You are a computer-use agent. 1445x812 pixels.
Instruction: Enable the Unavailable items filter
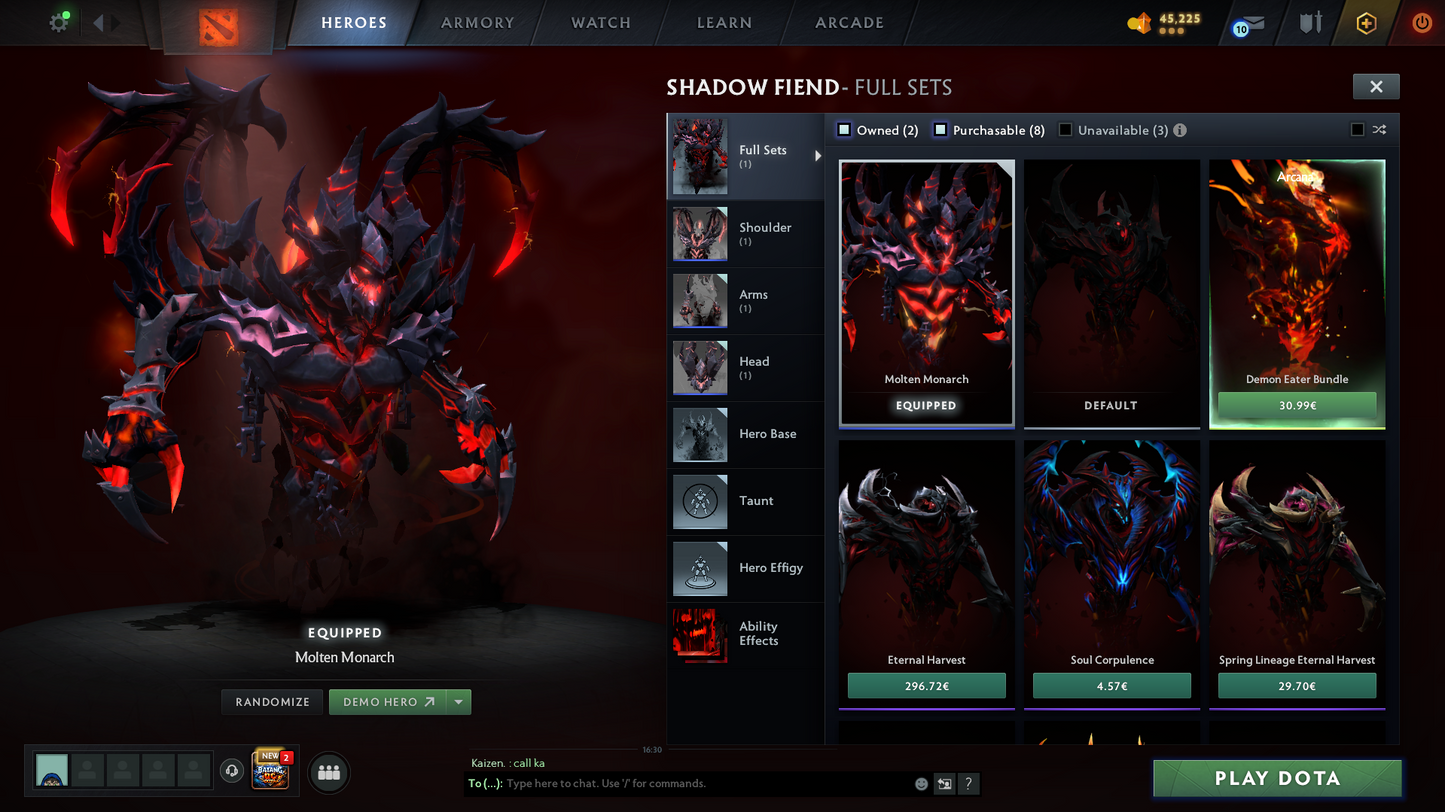pyautogui.click(x=1065, y=129)
